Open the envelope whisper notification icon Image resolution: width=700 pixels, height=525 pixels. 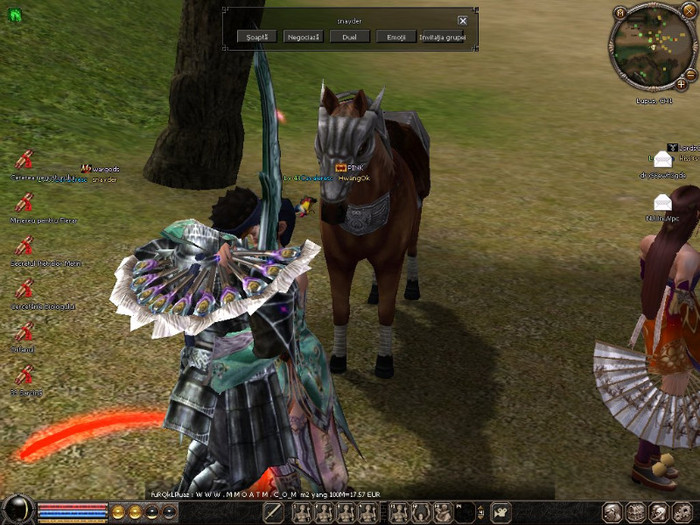[663, 159]
